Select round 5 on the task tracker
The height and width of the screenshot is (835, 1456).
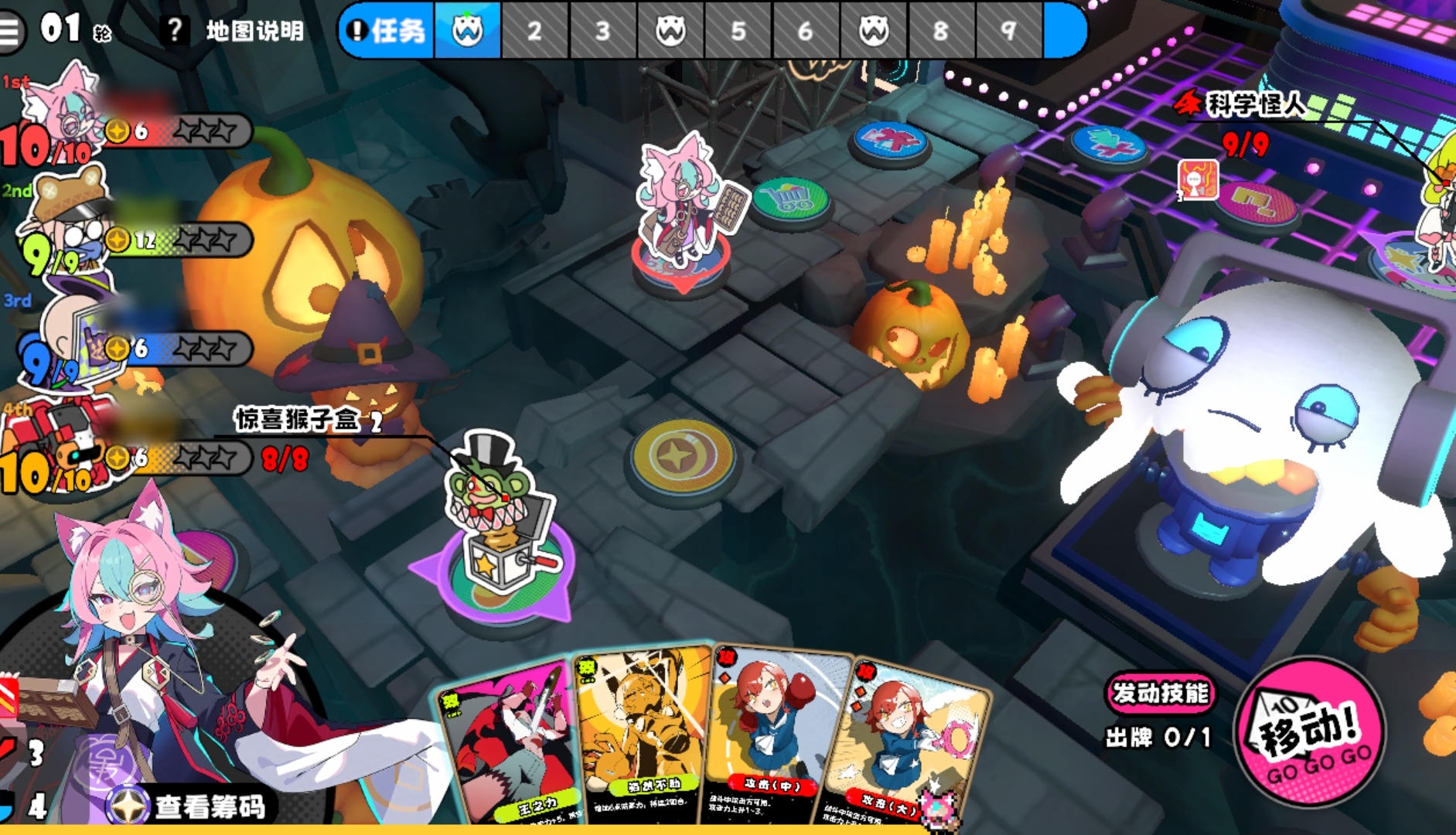coord(738,31)
